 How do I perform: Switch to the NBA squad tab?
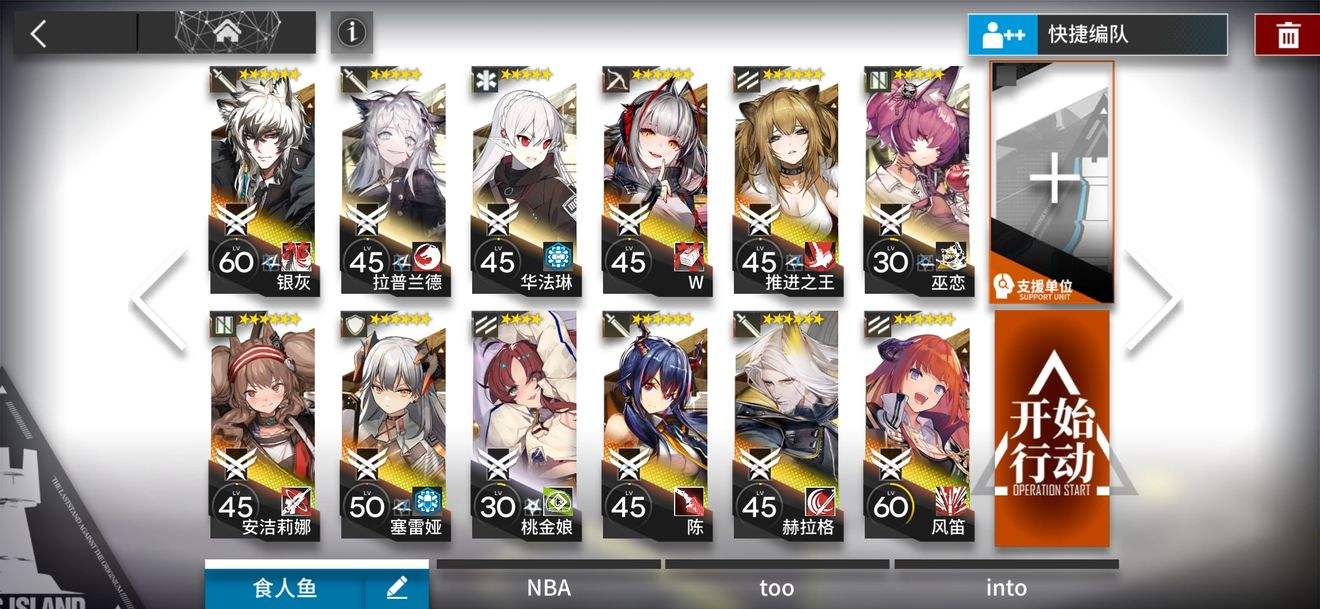click(549, 587)
